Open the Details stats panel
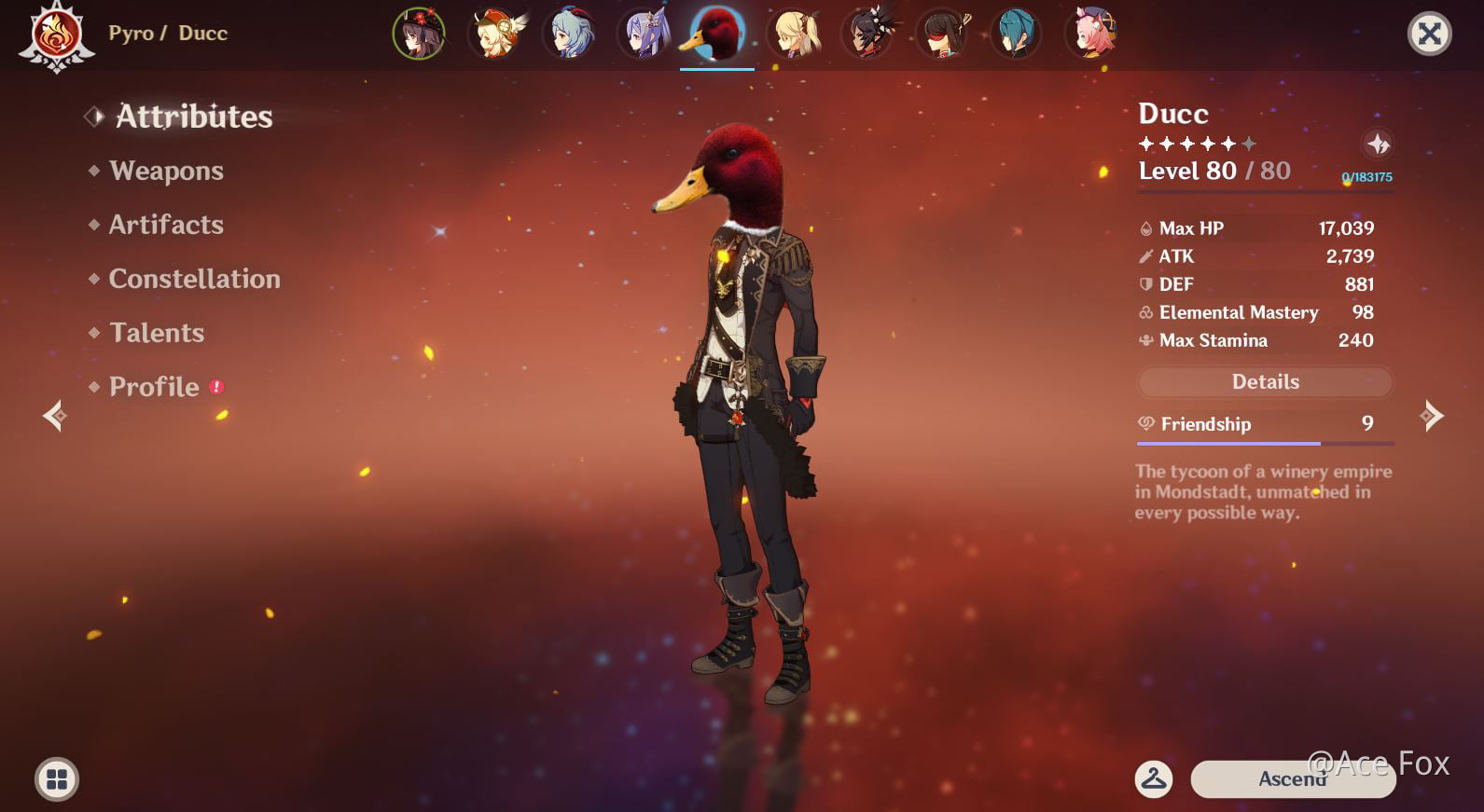Viewport: 1484px width, 812px height. (x=1265, y=381)
